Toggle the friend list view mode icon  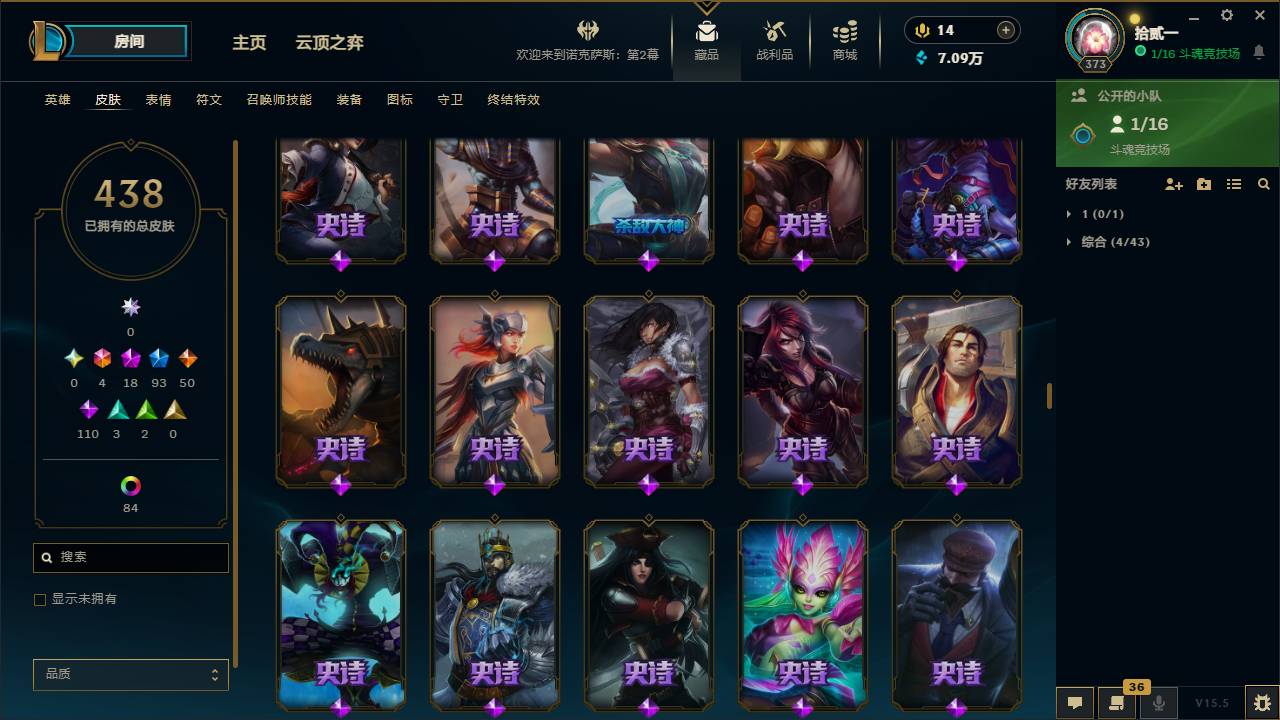point(1233,184)
